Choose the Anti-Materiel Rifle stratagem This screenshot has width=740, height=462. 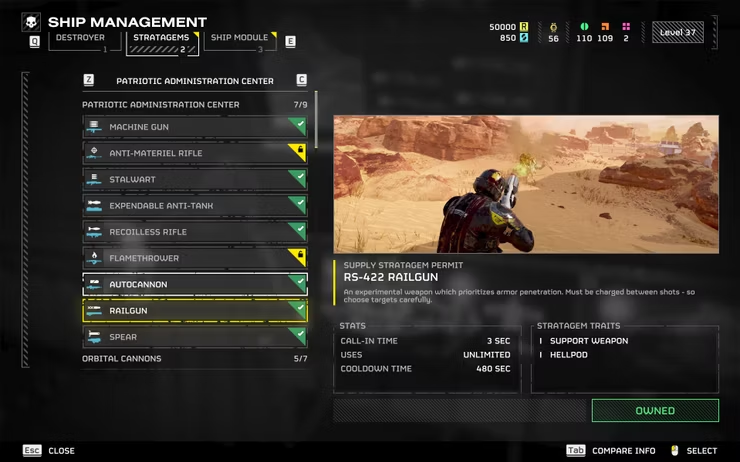click(194, 153)
